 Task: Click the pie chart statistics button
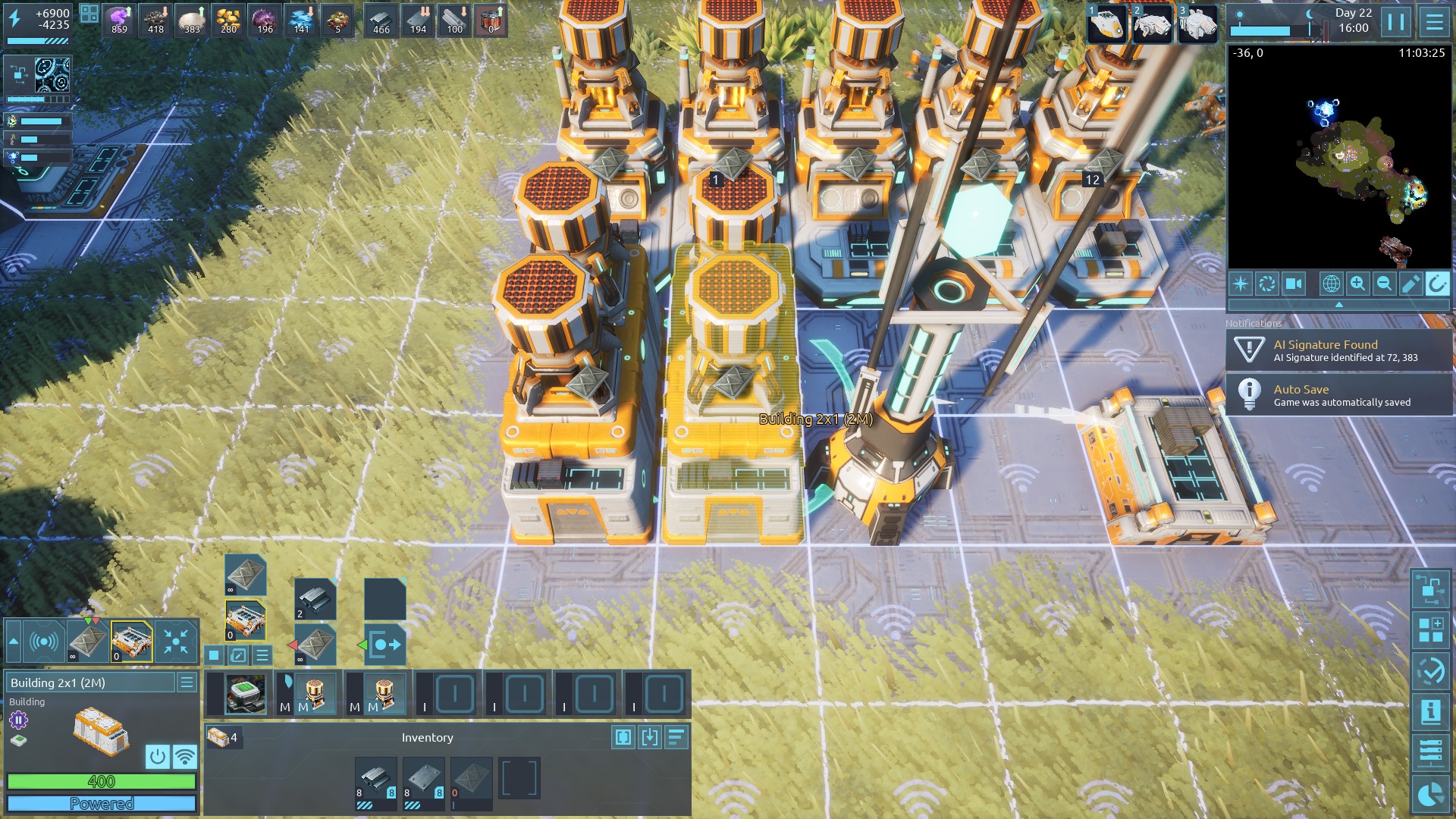click(x=1430, y=795)
